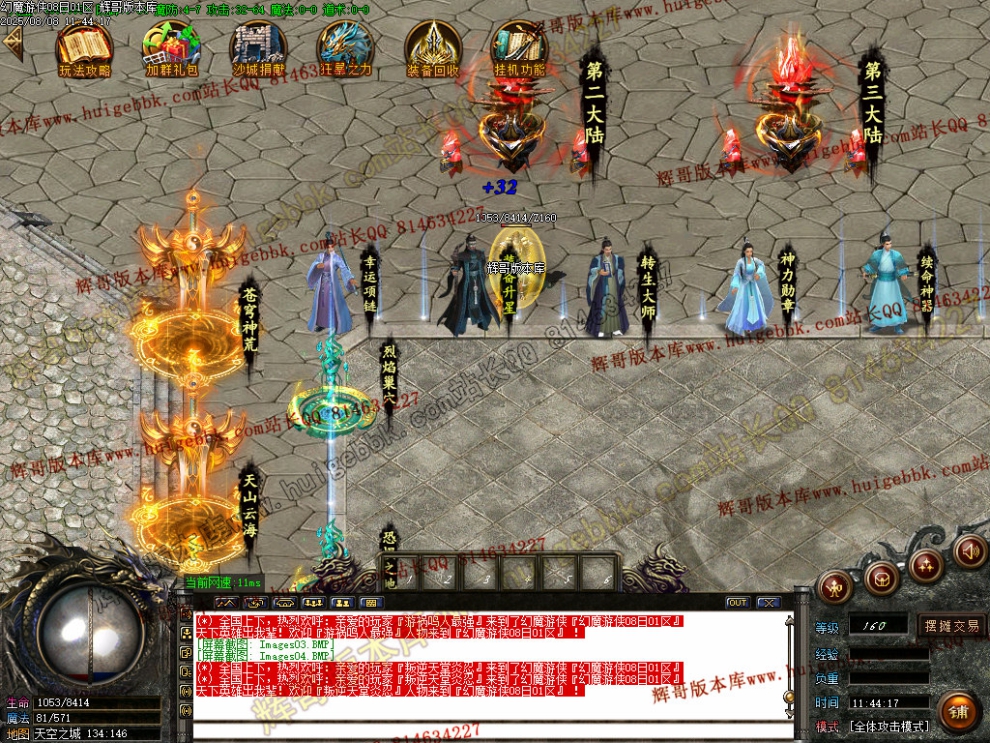This screenshot has width=990, height=743.
Task: Open the 挂机功能 auto-play menu
Action: 520,48
